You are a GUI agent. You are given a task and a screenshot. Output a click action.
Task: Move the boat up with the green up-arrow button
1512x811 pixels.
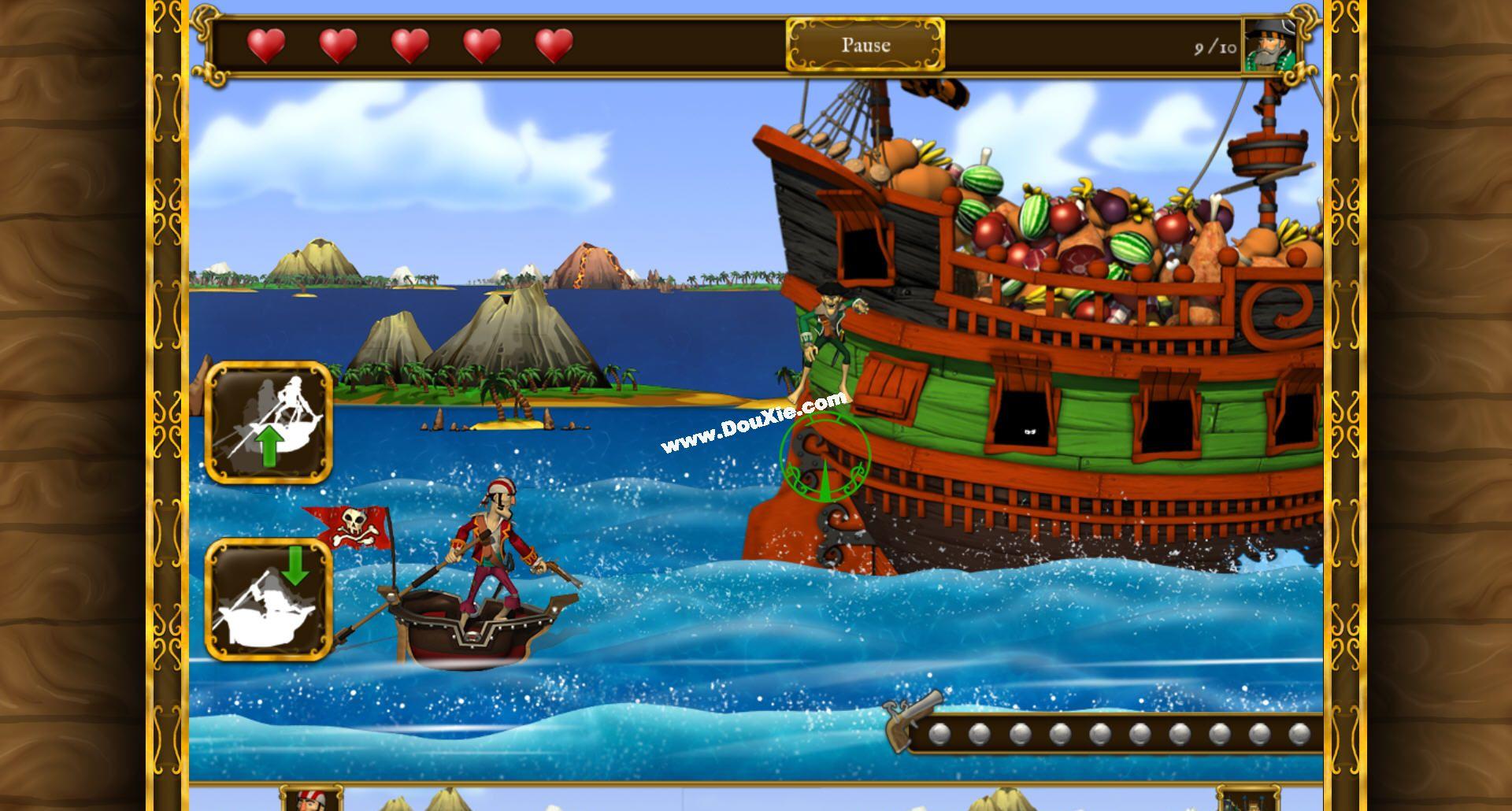269,422
